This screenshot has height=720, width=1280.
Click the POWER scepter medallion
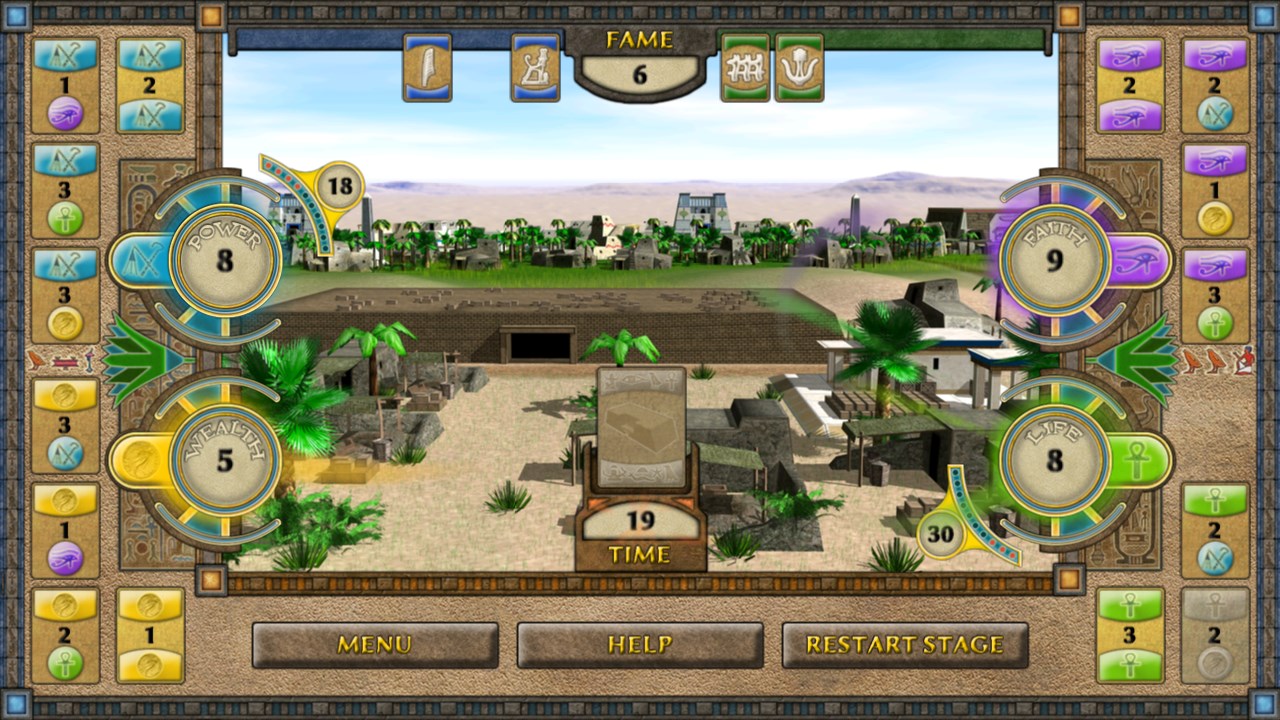coord(225,260)
